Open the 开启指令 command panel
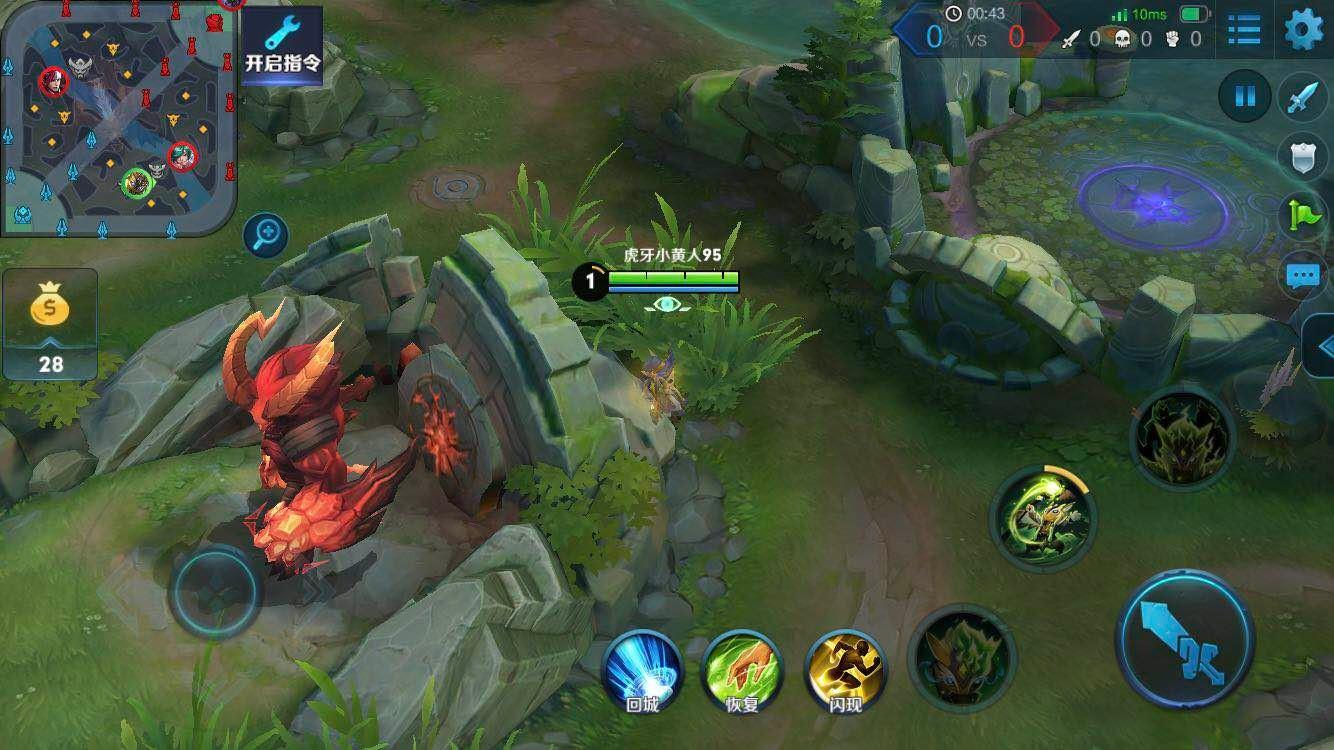 (x=283, y=45)
